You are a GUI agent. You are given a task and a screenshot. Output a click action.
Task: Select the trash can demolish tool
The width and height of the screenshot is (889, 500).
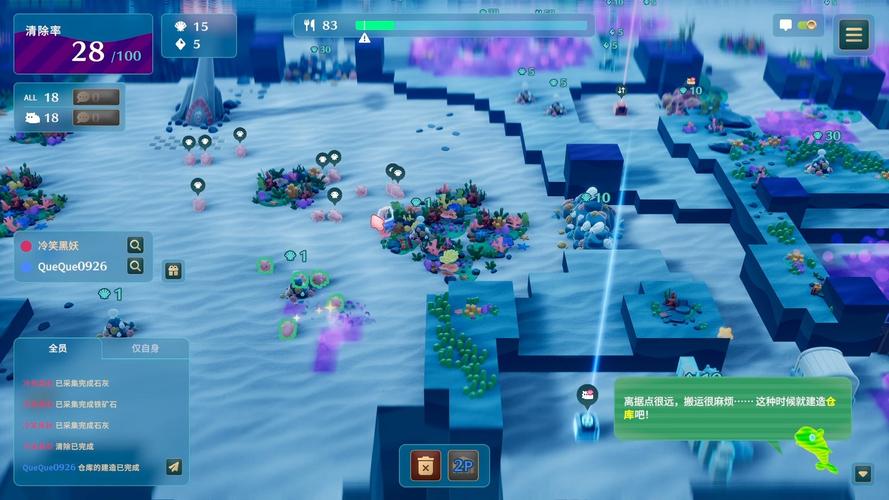[426, 465]
